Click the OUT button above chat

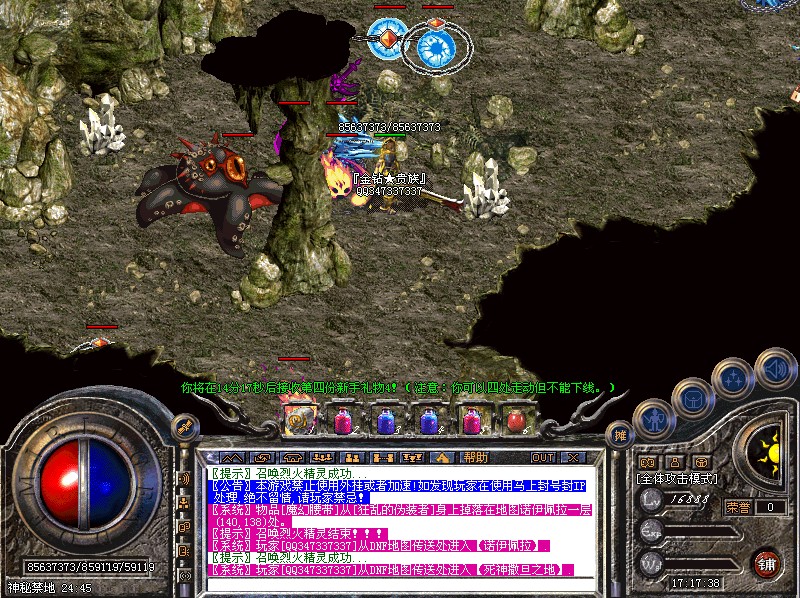543,457
